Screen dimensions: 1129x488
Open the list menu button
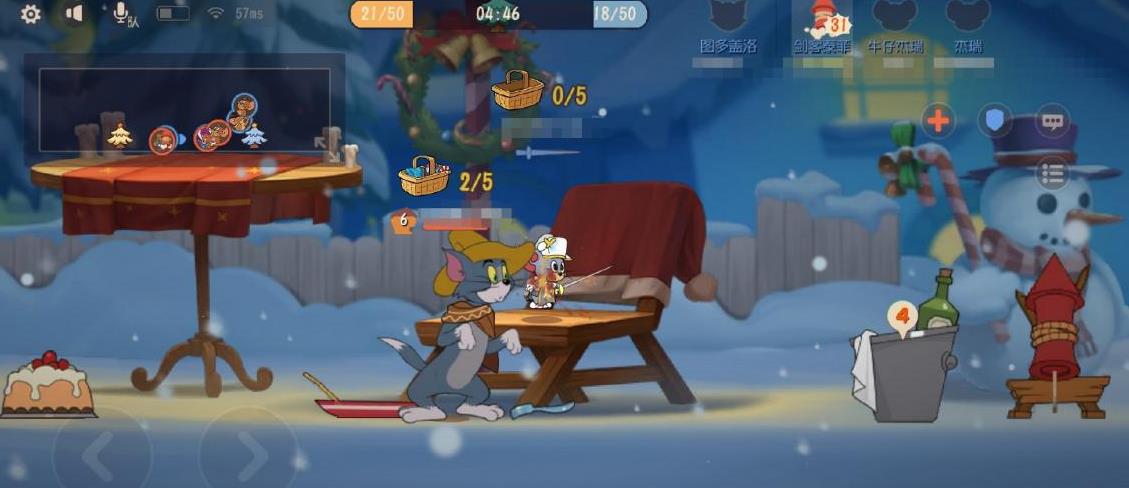pyautogui.click(x=1051, y=174)
